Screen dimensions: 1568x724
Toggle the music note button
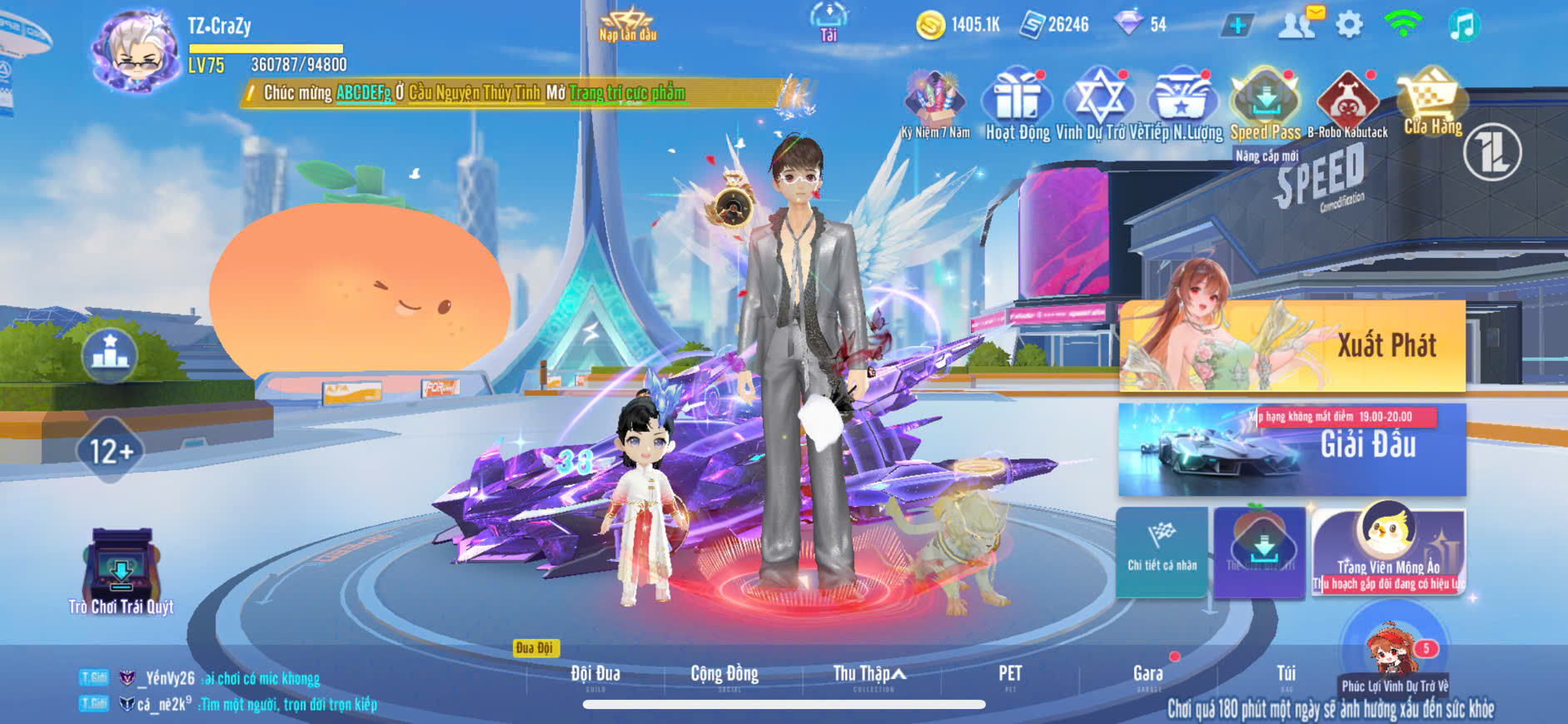(1462, 25)
